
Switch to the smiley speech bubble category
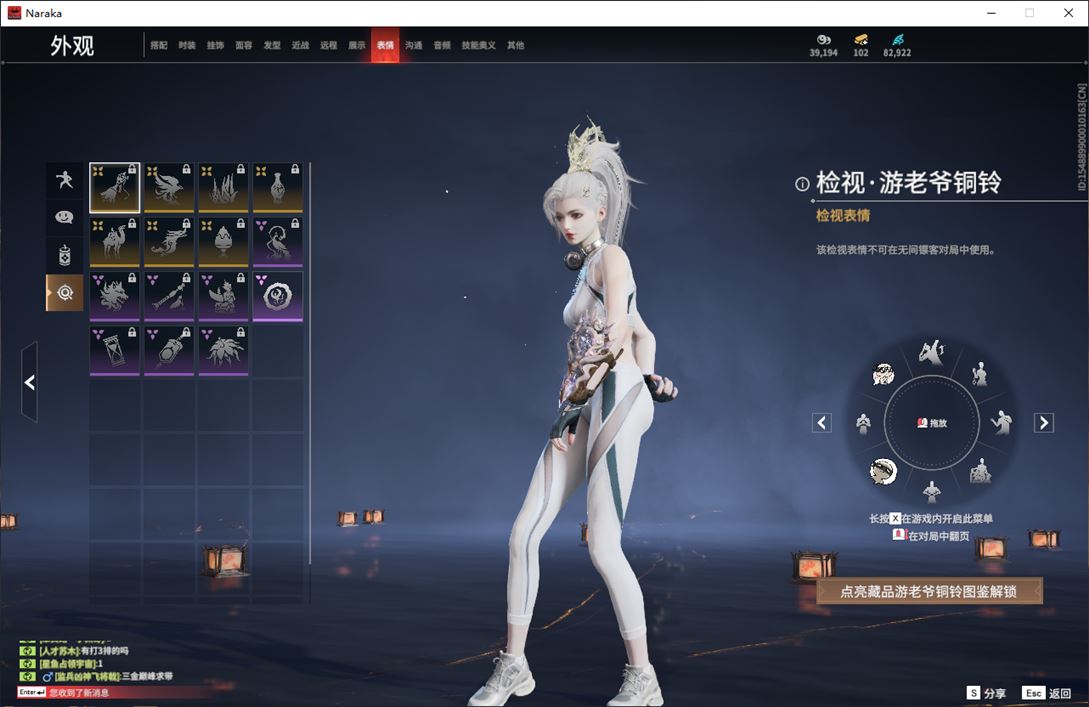(65, 217)
